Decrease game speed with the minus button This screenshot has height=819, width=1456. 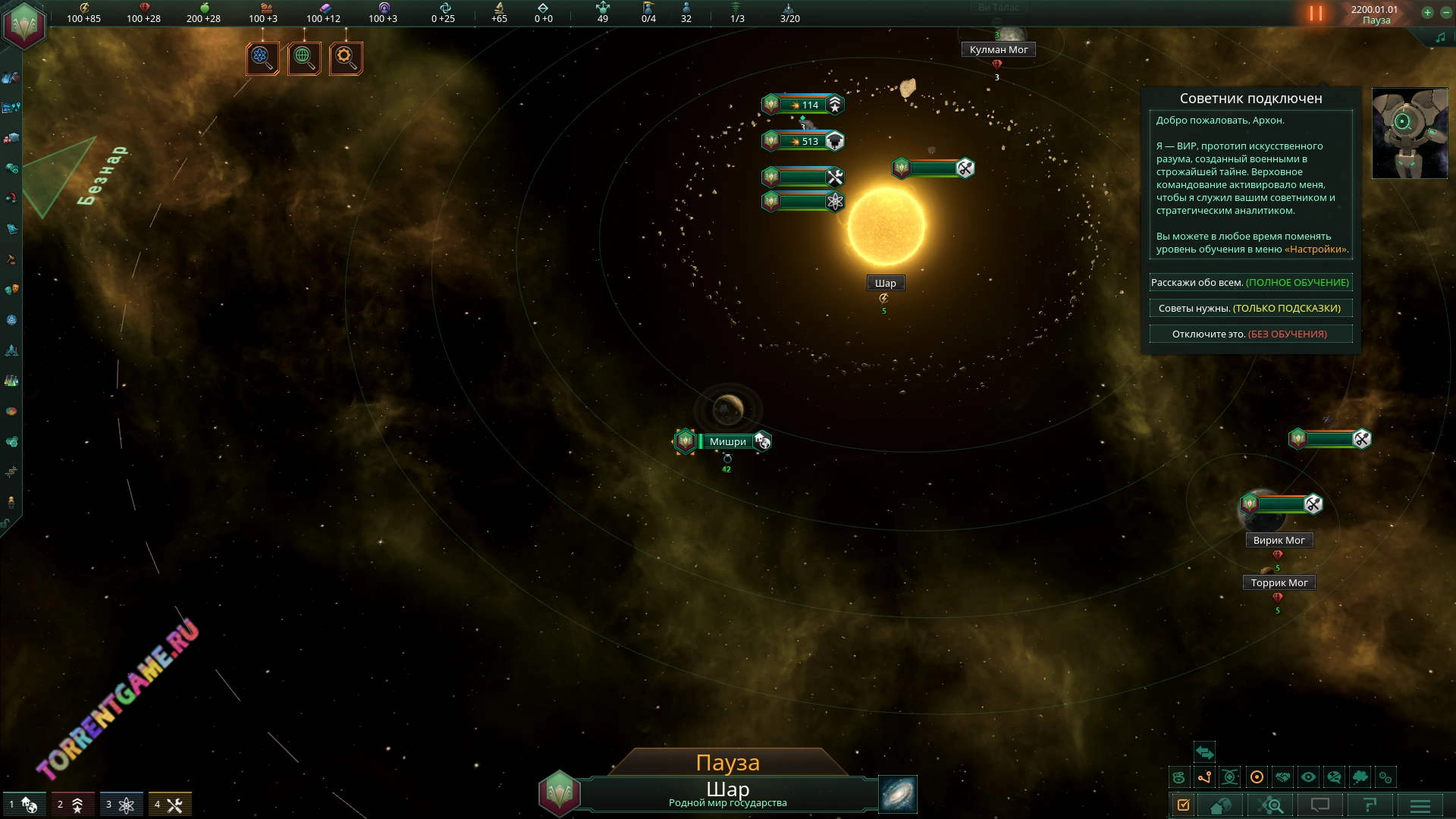[1446, 12]
